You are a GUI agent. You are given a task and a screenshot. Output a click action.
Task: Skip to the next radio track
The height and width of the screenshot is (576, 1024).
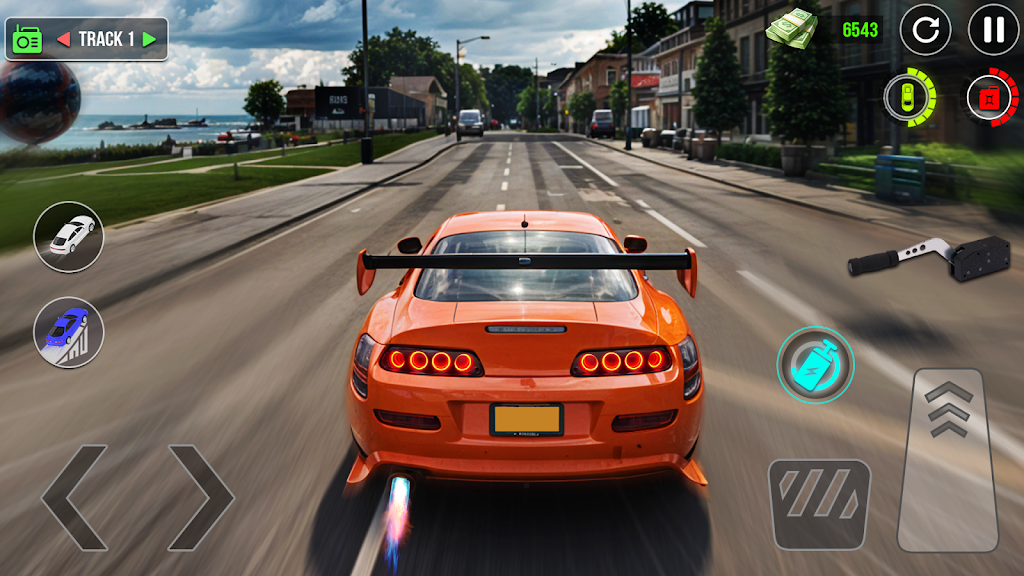[149, 39]
